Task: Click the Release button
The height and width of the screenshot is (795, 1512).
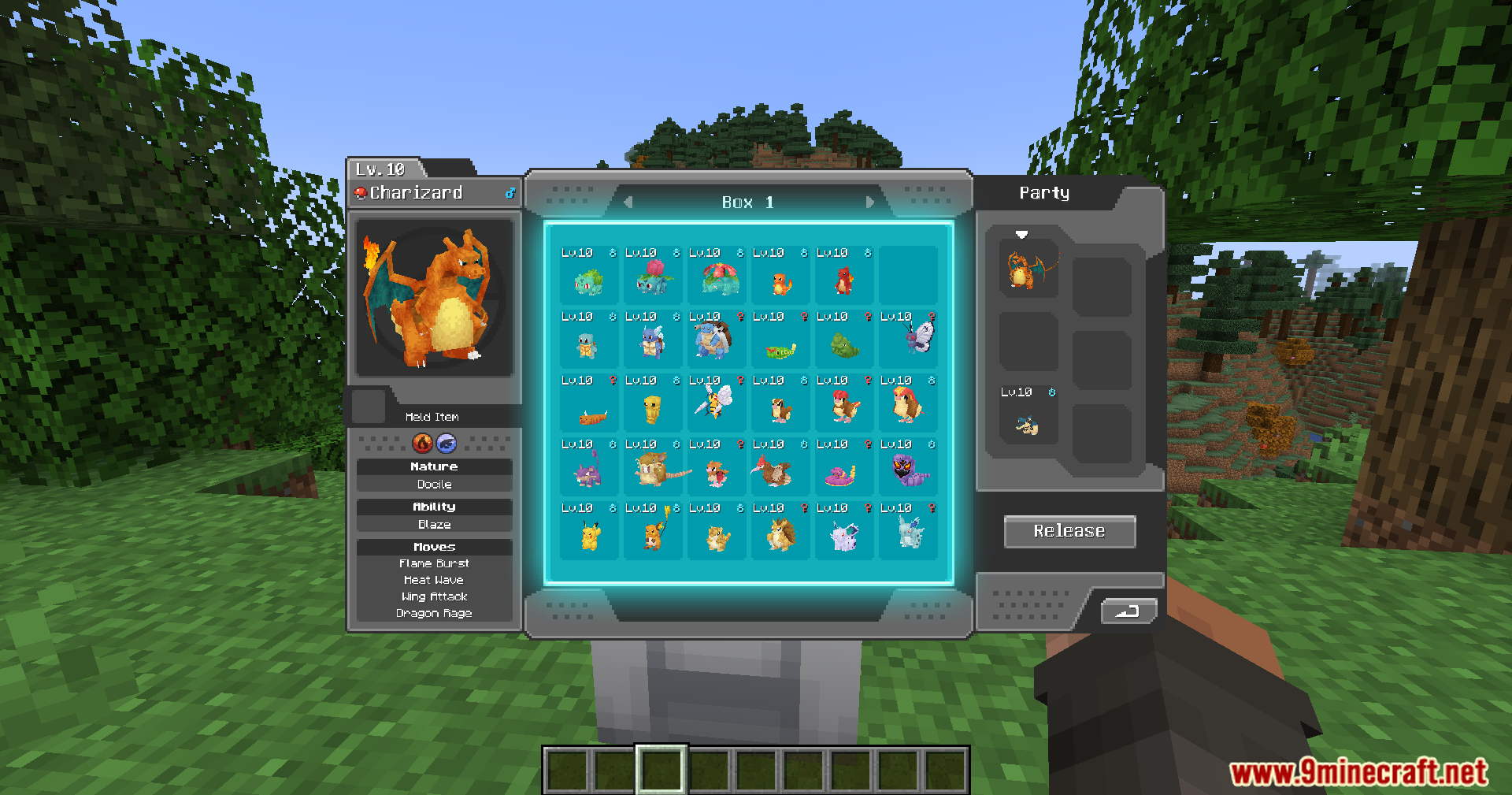Action: coord(1069,531)
